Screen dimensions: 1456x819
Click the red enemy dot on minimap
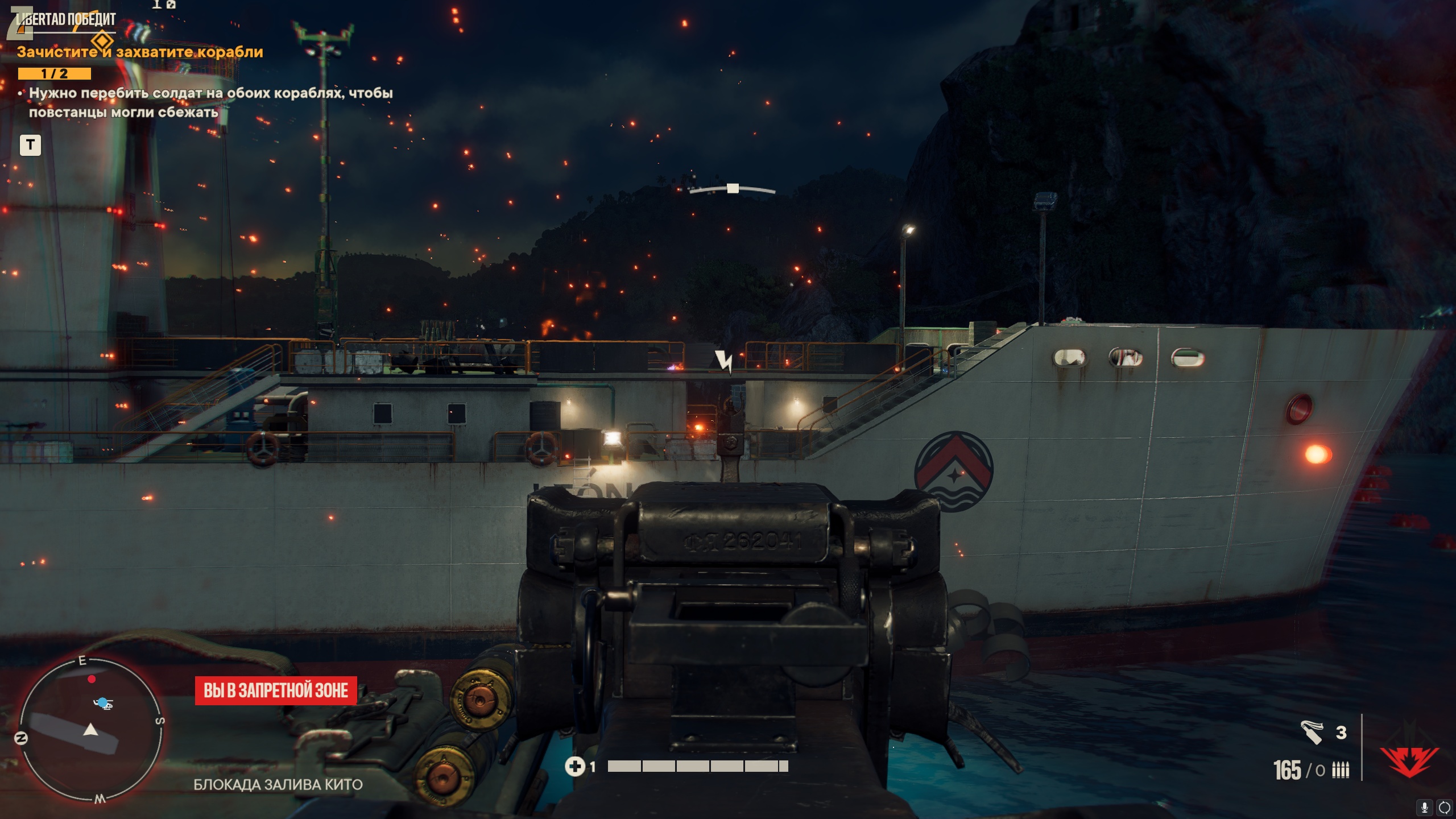tap(92, 679)
